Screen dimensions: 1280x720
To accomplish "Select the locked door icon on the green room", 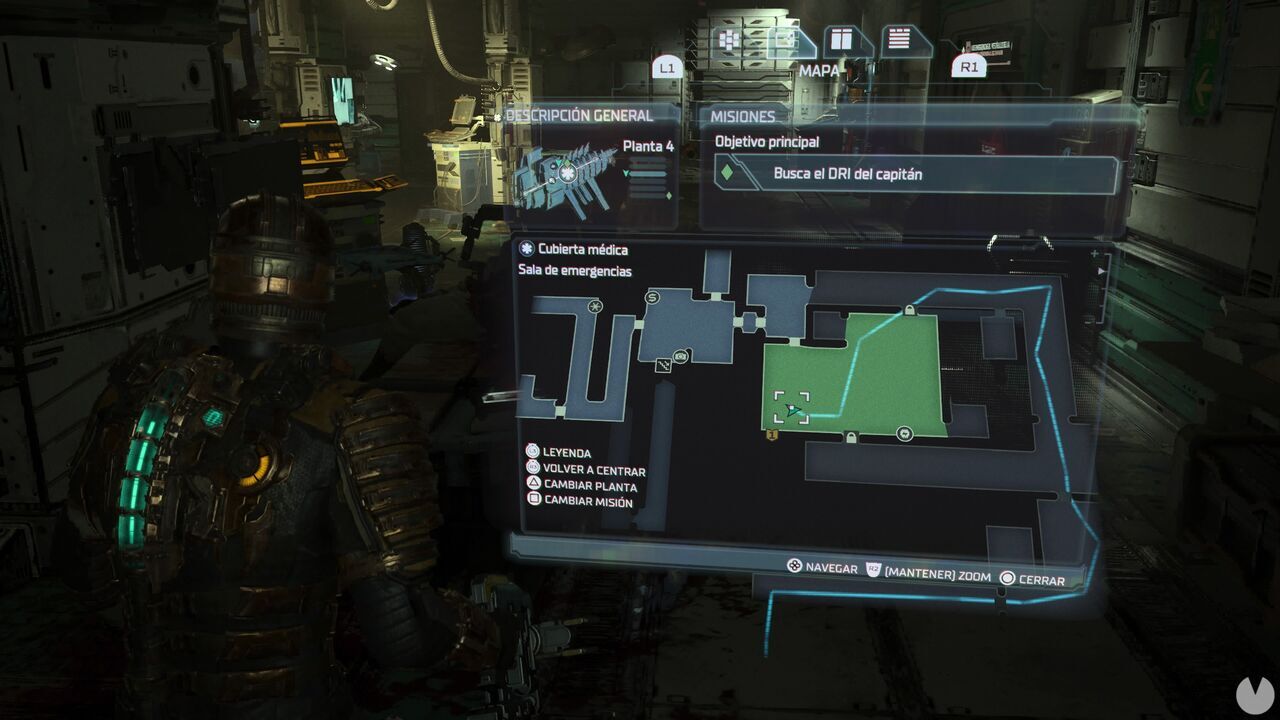I will click(x=851, y=437).
